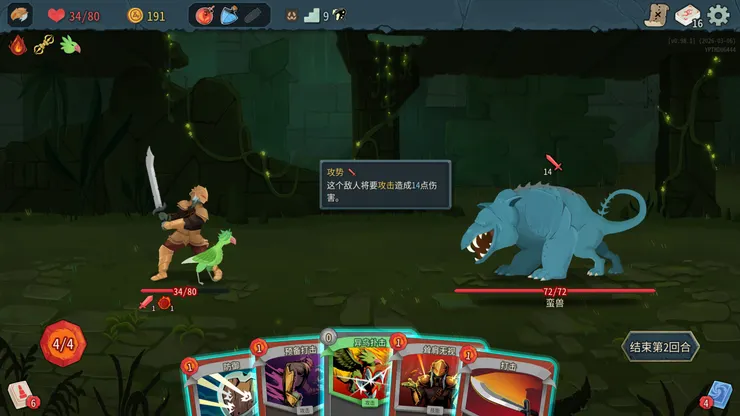Check the floor stairs icon

311,15
